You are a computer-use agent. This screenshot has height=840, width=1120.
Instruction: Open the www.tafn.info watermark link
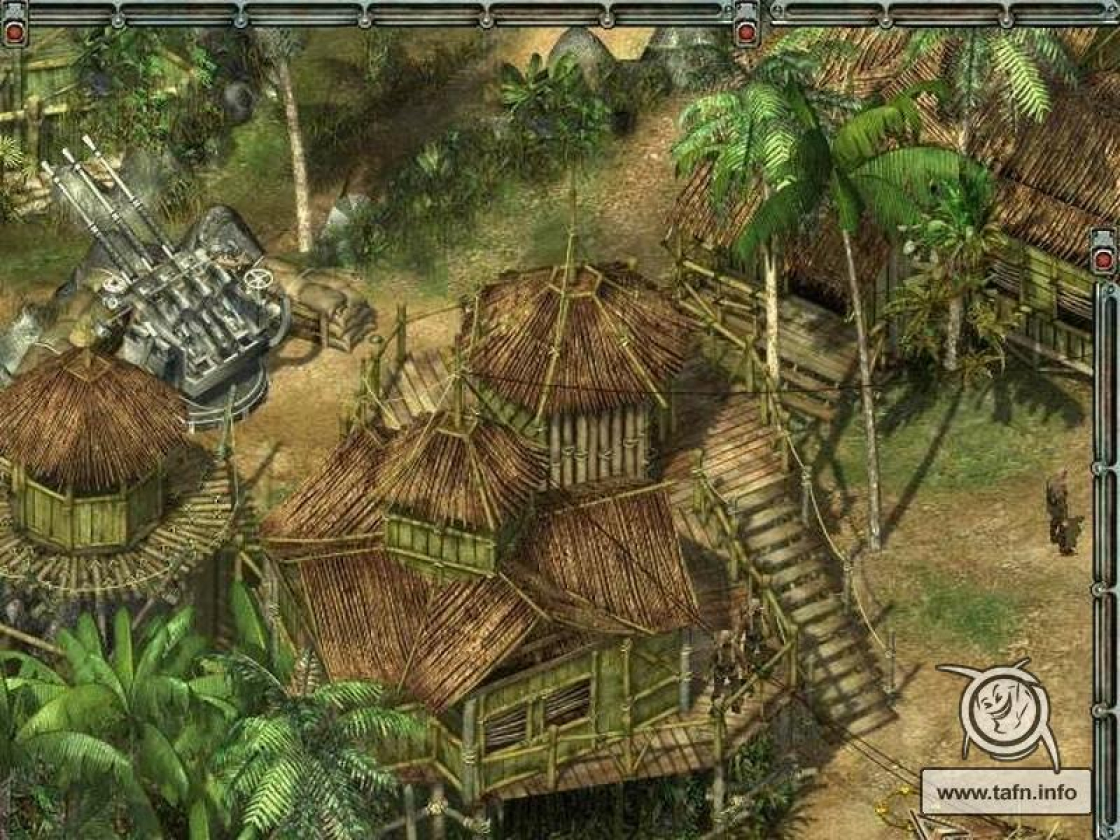tap(1005, 792)
